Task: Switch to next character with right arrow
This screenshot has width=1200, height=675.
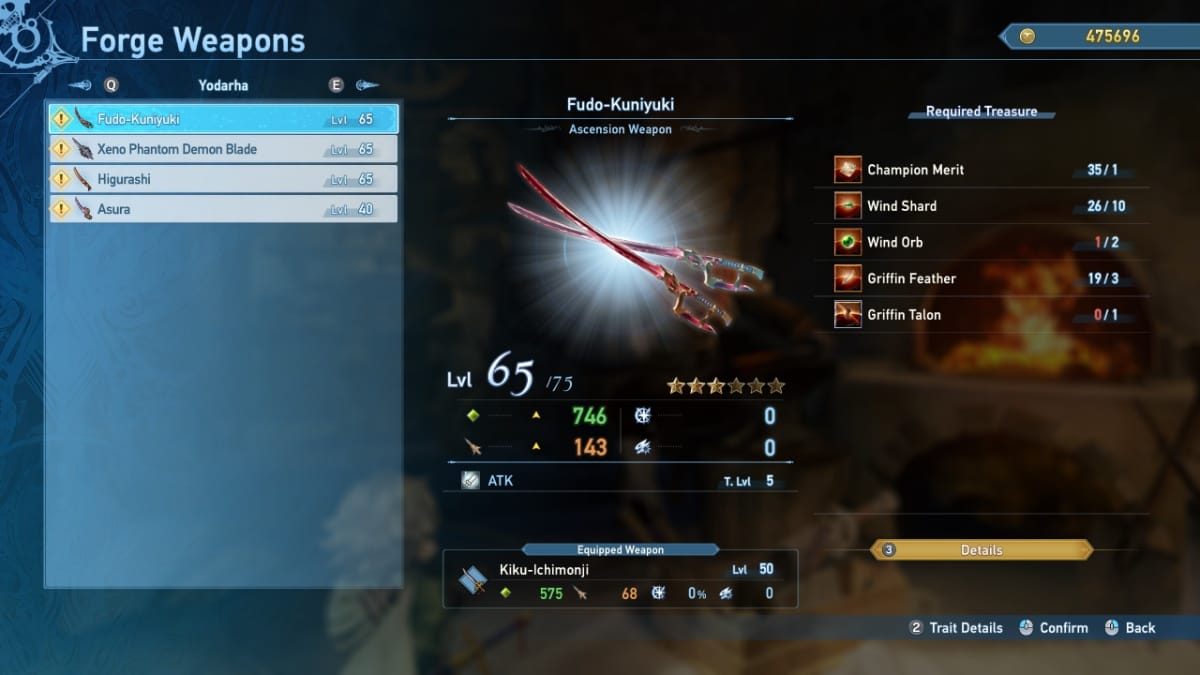Action: pos(366,86)
